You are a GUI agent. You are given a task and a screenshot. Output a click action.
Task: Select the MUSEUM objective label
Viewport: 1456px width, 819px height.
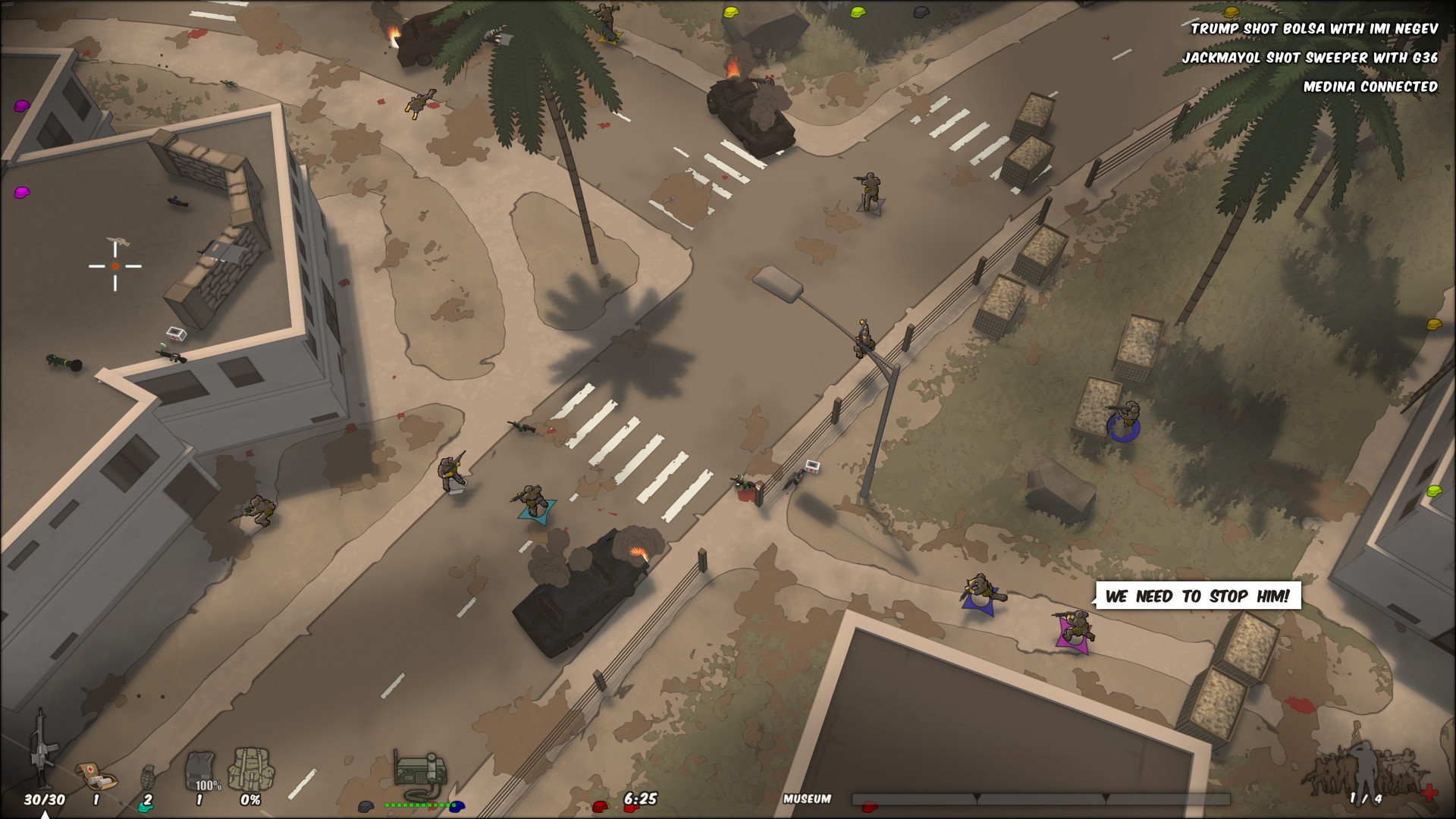806,798
